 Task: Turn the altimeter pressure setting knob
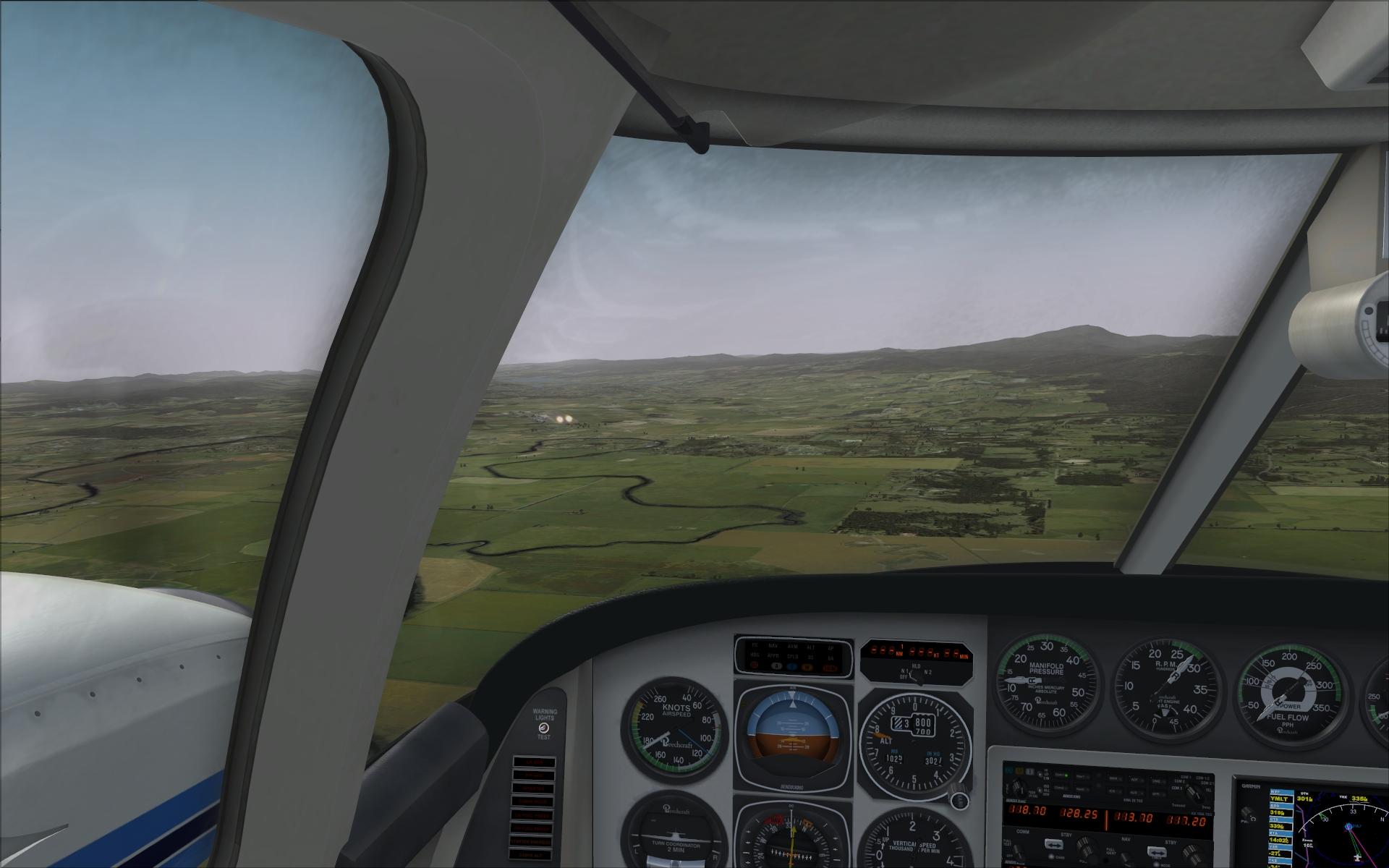click(959, 801)
